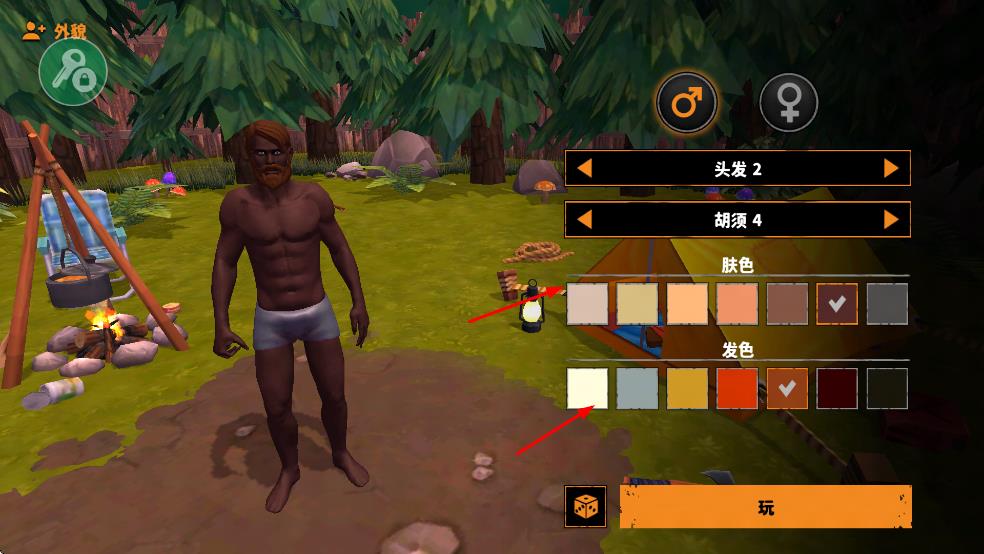The image size is (984, 554).
Task: Choose previous beard style with left arrow
Action: click(x=584, y=219)
